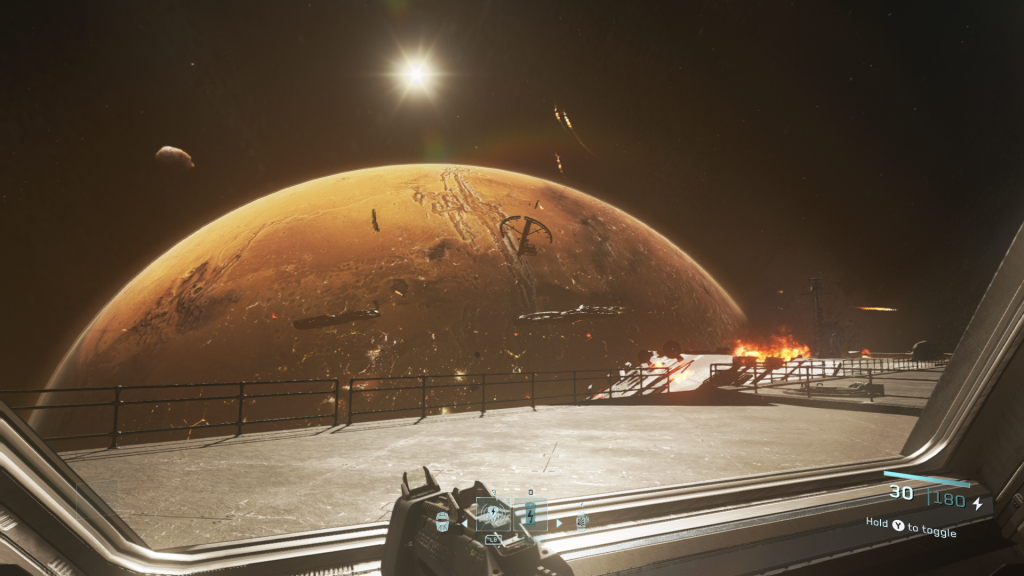Select the shield-with-lightning equipment slot
Image resolution: width=1024 pixels, height=576 pixels.
pos(492,515)
